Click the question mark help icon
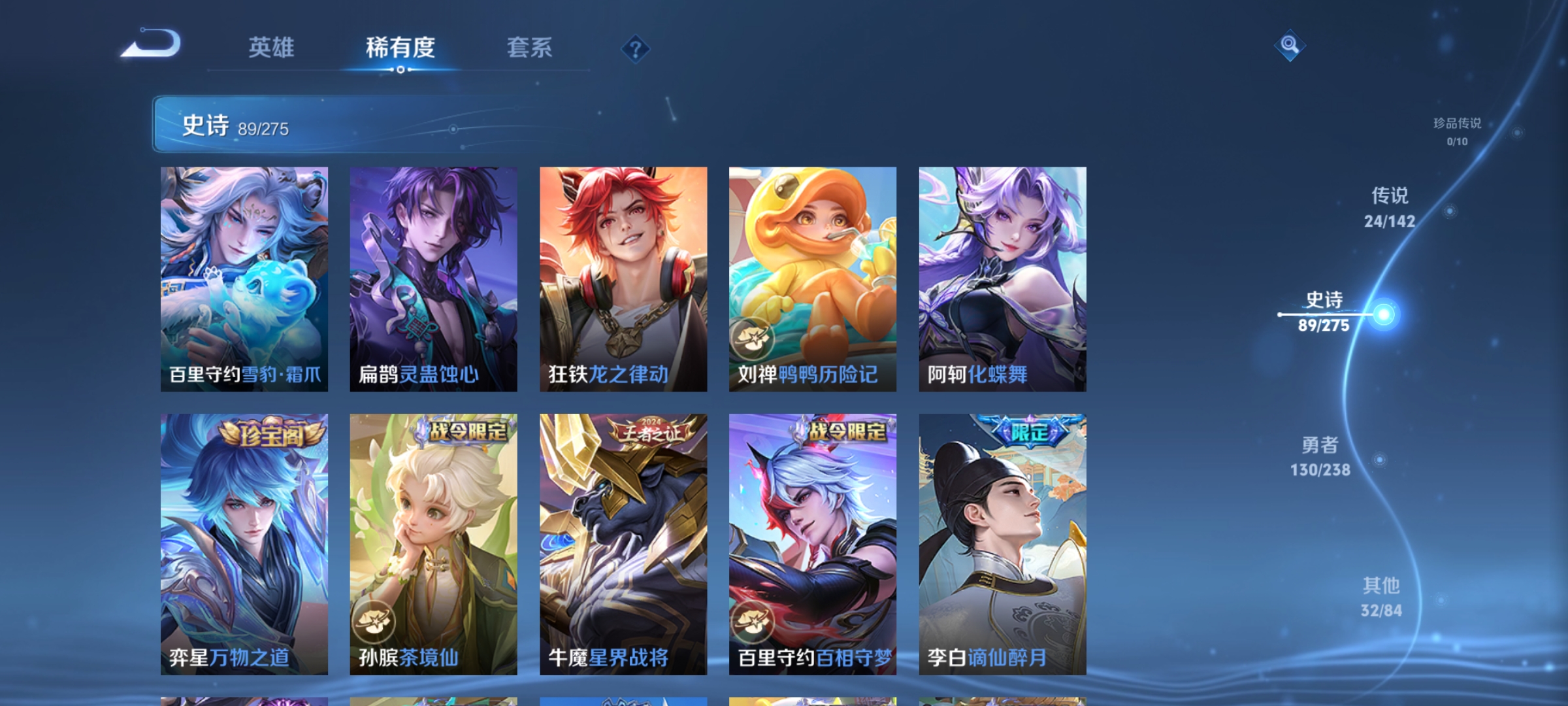The image size is (1568, 706). (x=635, y=48)
